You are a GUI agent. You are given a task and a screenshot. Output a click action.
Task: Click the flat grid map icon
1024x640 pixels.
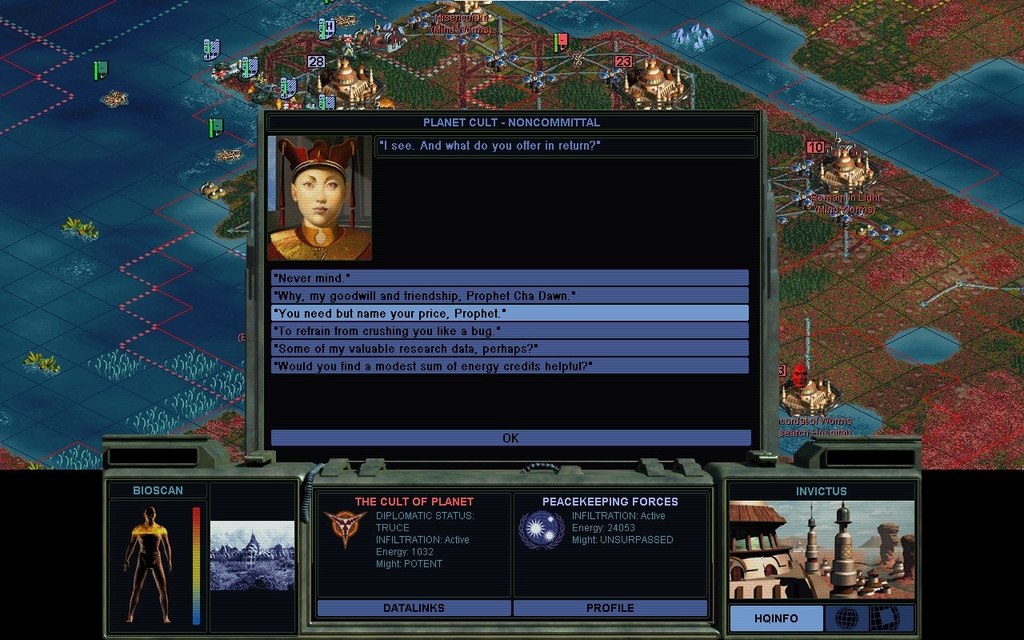884,618
